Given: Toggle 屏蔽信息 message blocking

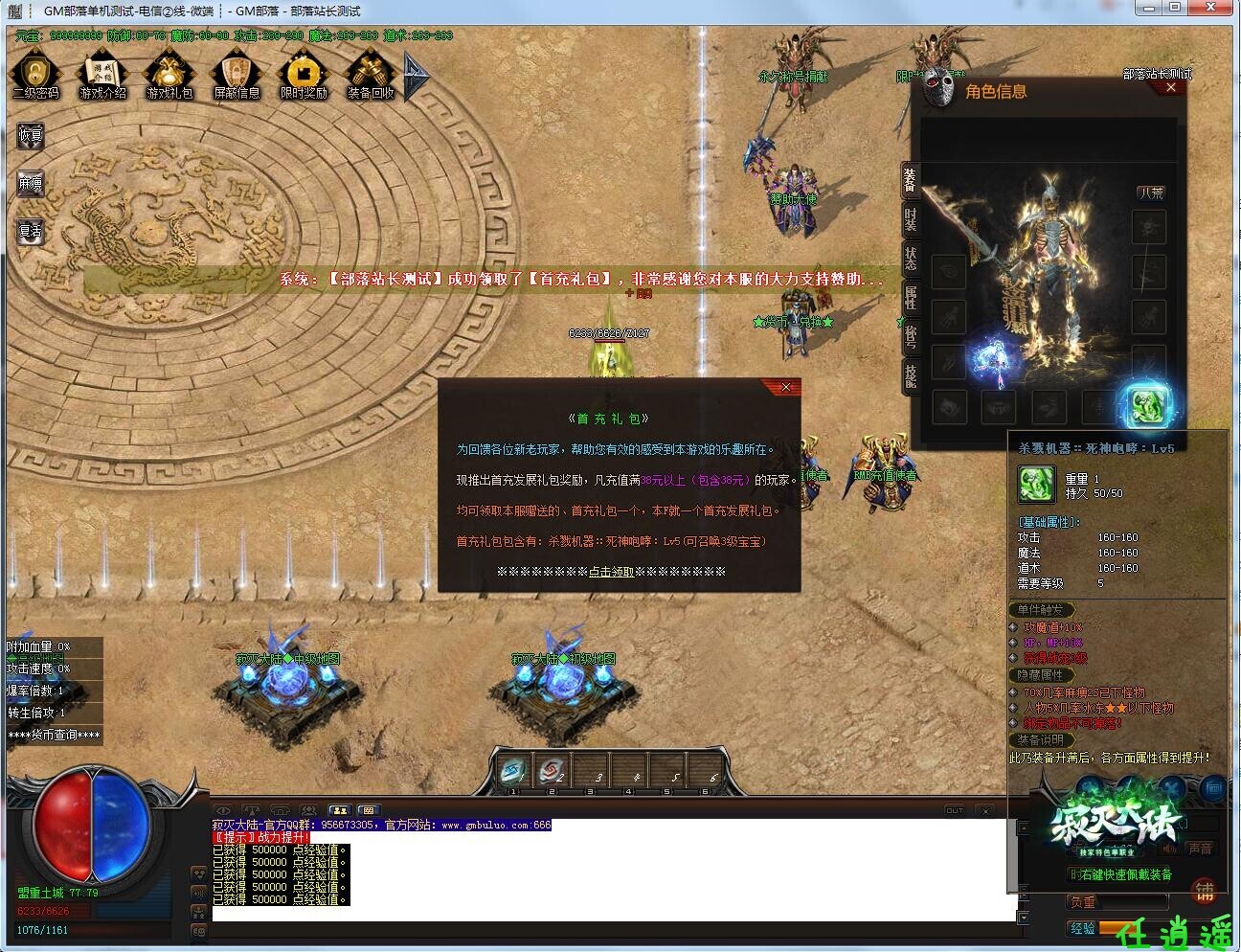Looking at the screenshot, I should (237, 74).
